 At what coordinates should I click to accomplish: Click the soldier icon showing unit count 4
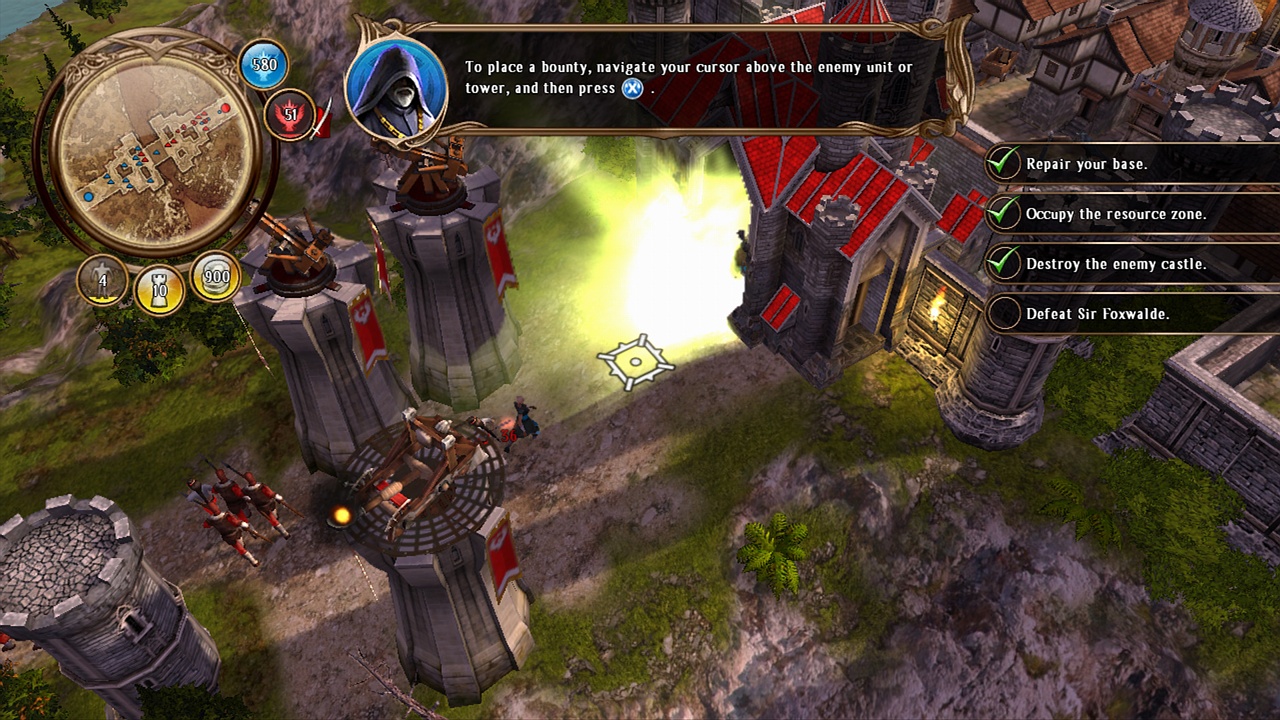click(x=100, y=282)
